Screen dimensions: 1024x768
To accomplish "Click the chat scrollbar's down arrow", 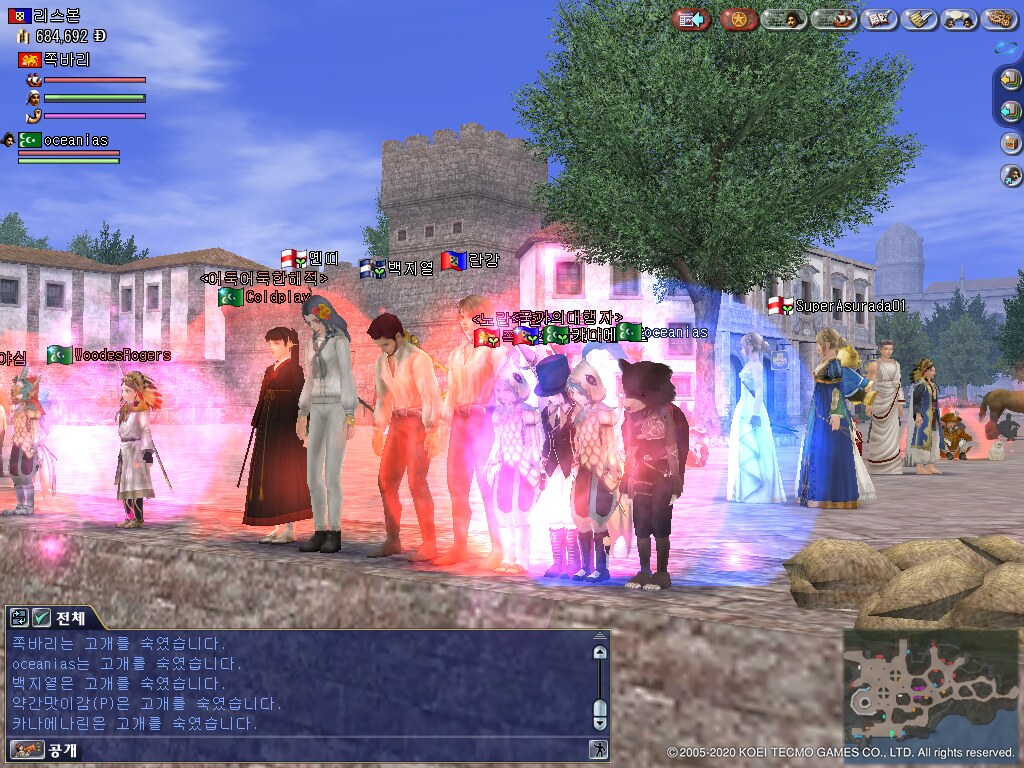I will (x=600, y=721).
